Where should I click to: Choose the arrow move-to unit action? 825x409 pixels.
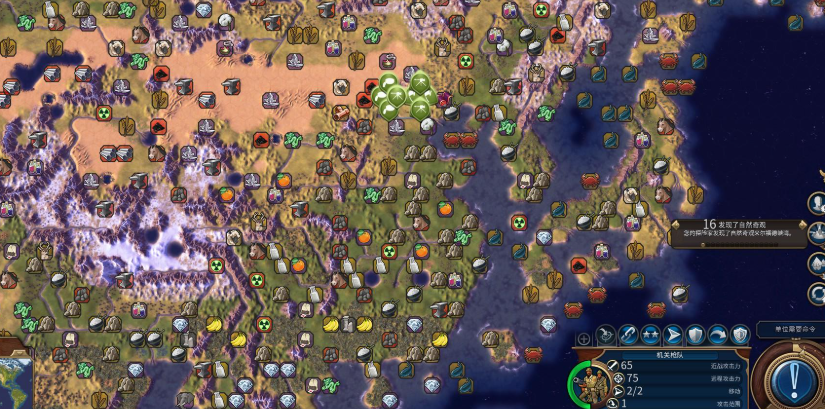coord(673,335)
